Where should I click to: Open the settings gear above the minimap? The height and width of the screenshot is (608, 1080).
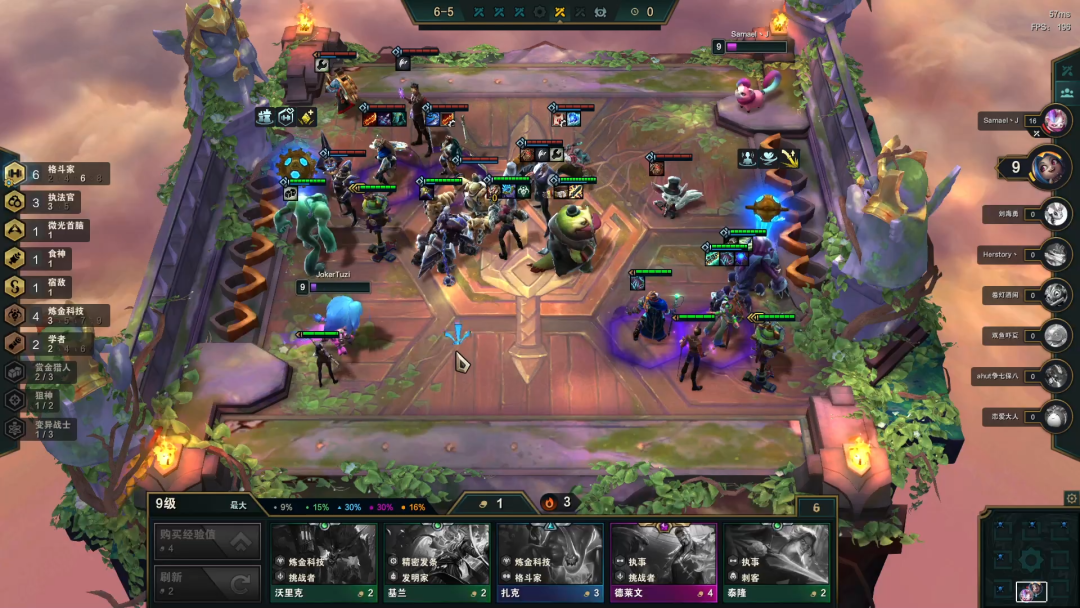point(1071,498)
